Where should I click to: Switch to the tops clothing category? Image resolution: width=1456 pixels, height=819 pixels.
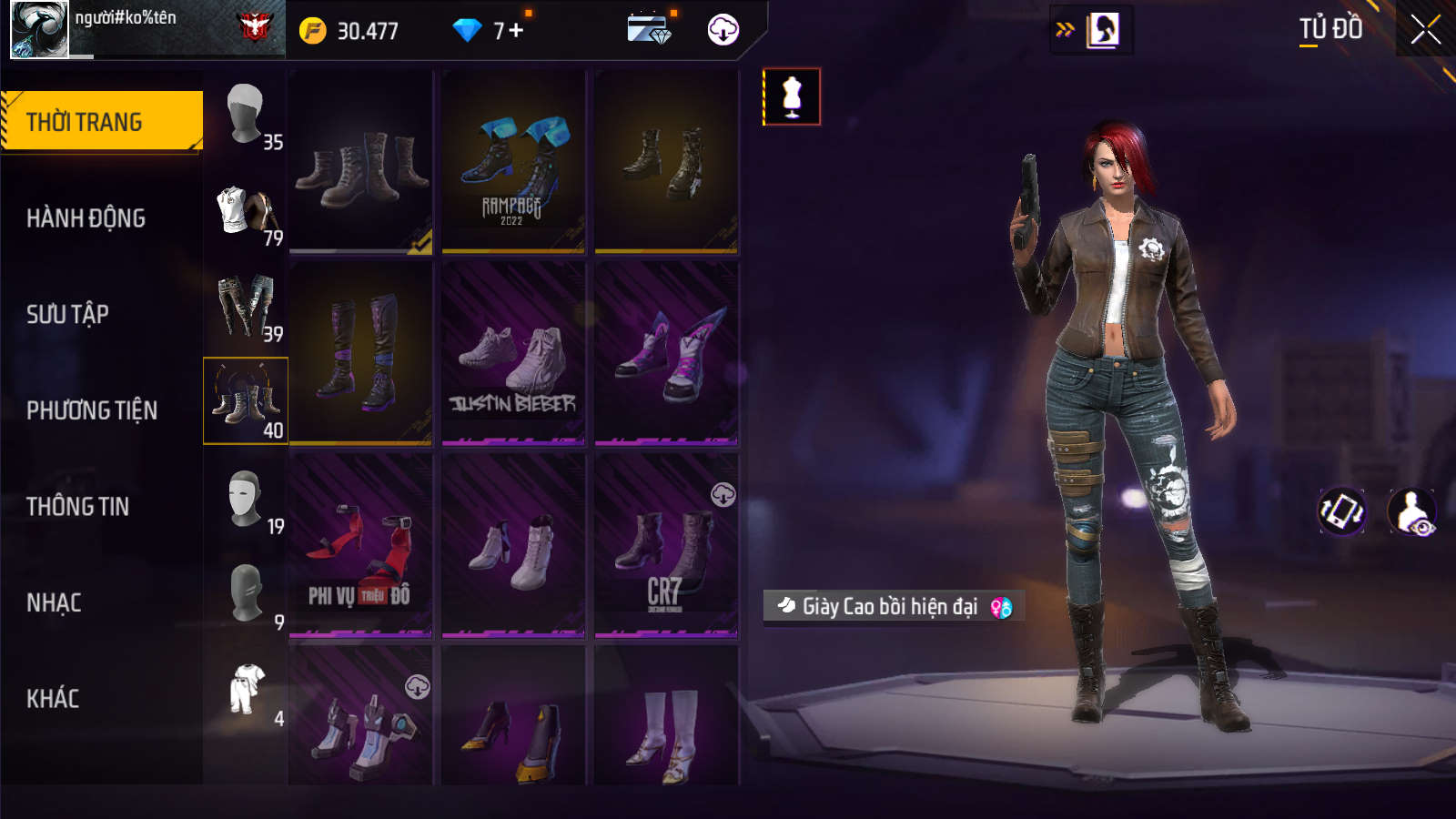(x=246, y=212)
